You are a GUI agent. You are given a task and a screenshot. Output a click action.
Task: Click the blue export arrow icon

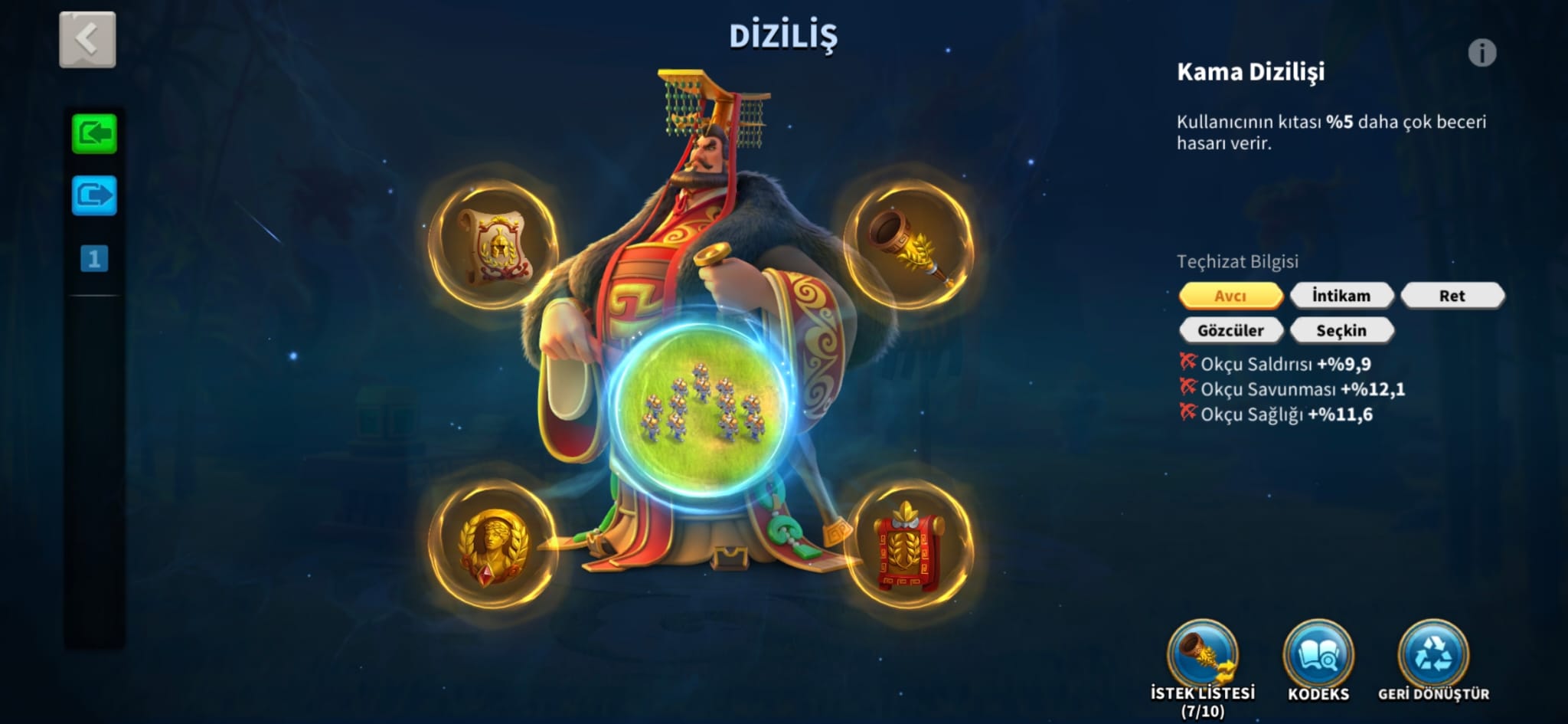click(94, 195)
